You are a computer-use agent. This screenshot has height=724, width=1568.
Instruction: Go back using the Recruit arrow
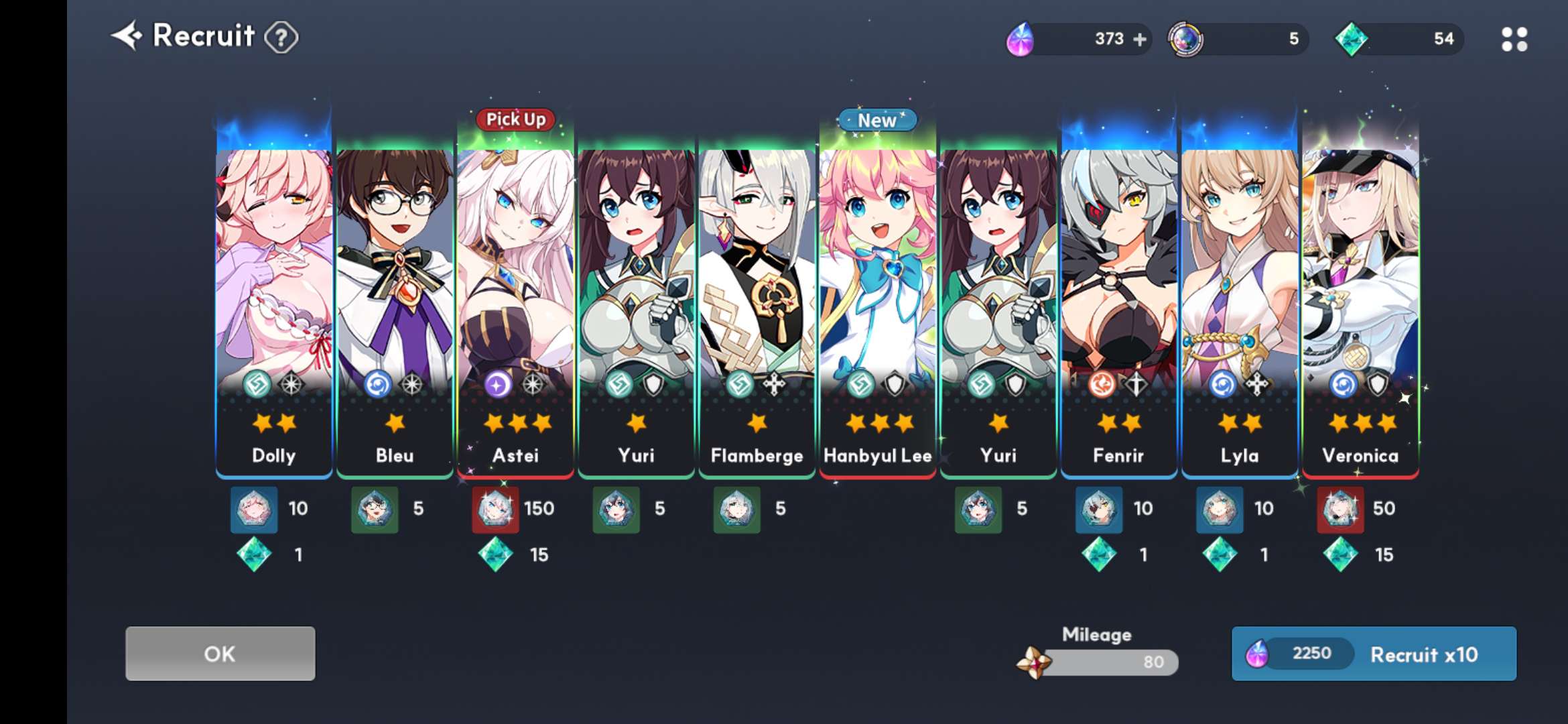pyautogui.click(x=127, y=36)
